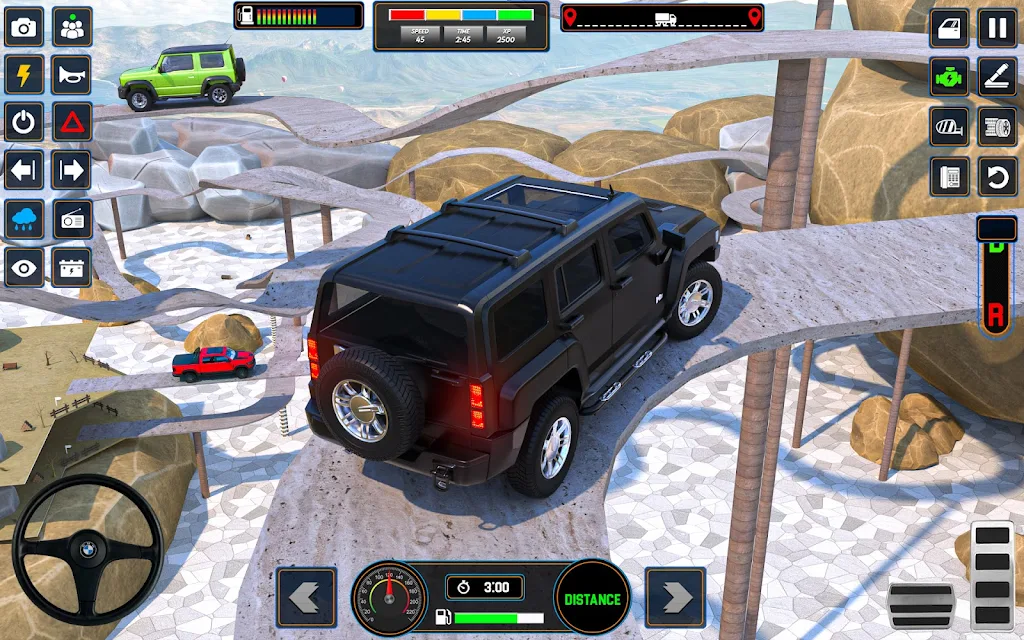Viewport: 1024px width, 640px height.
Task: Step on the tall accelerator pedal
Action: 992,575
